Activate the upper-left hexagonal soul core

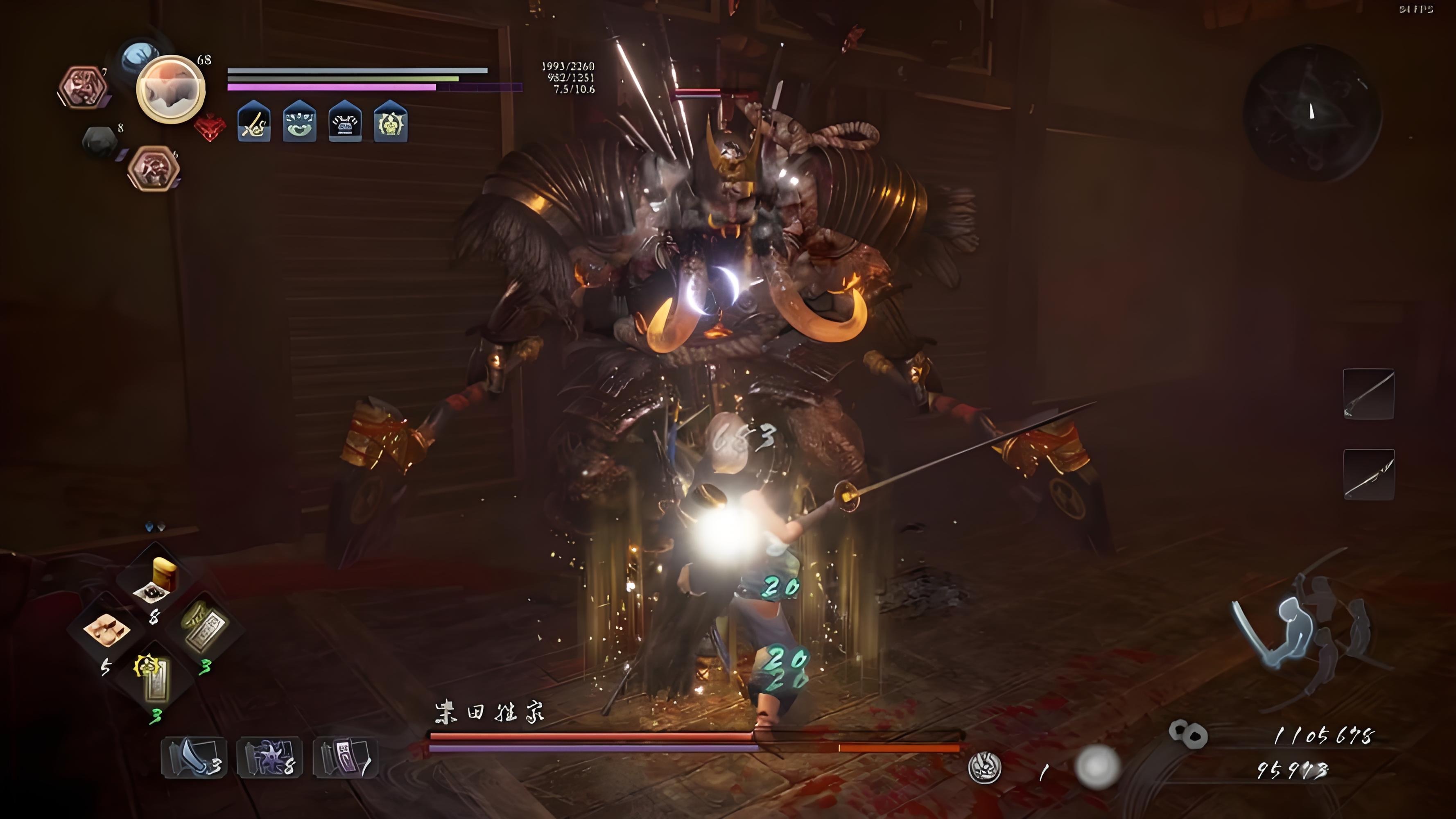pos(83,87)
